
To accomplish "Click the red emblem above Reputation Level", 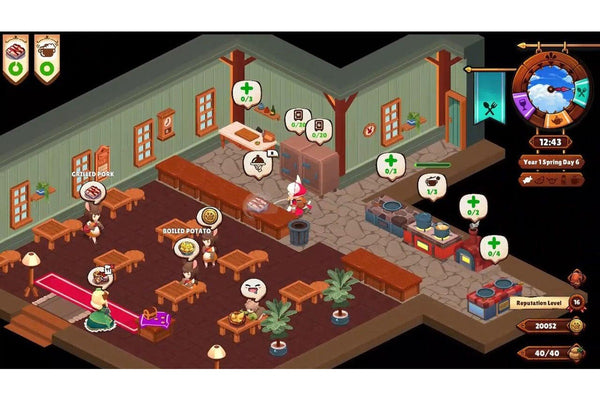I will point(577,278).
